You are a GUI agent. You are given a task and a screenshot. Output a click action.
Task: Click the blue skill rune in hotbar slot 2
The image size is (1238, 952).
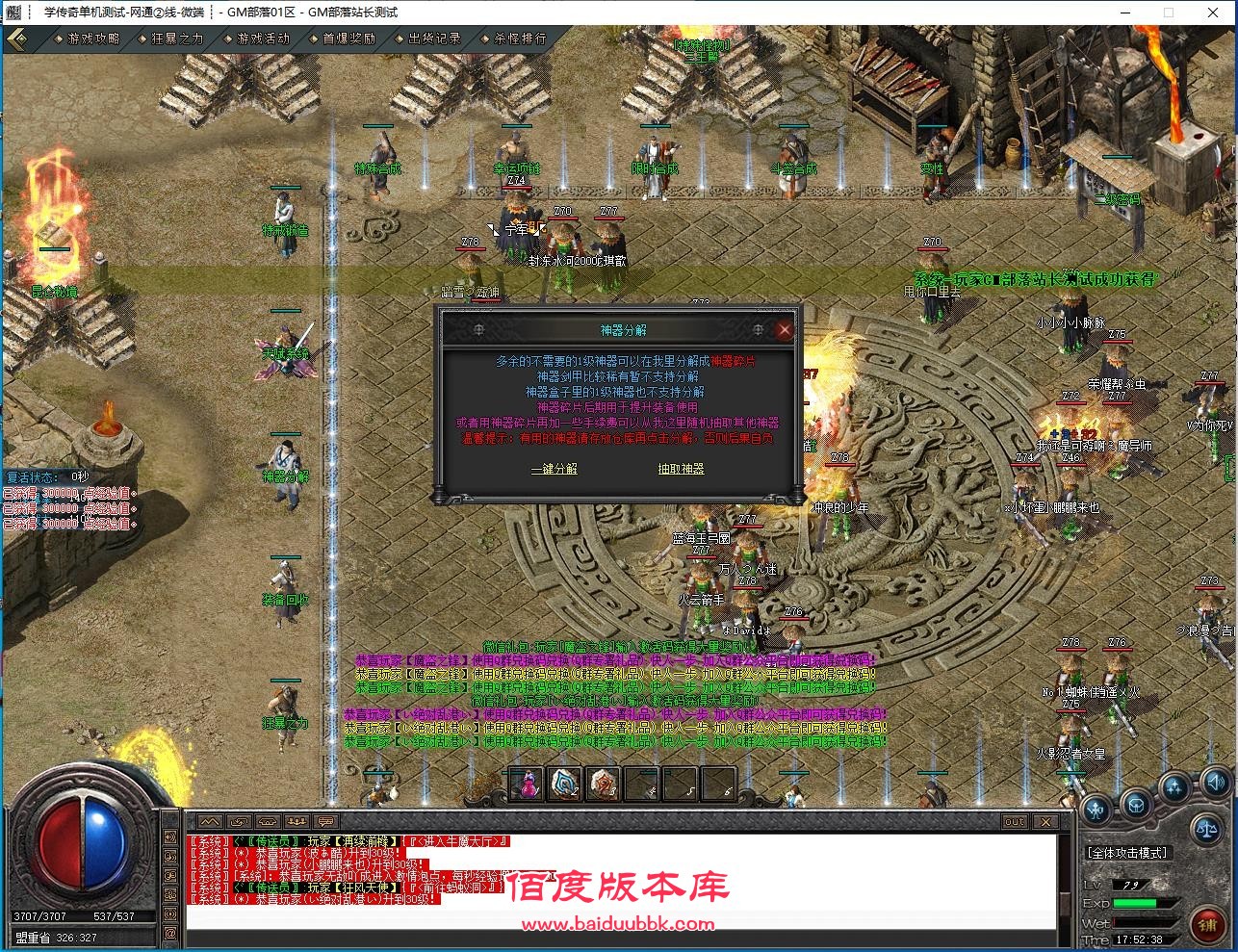pyautogui.click(x=564, y=784)
